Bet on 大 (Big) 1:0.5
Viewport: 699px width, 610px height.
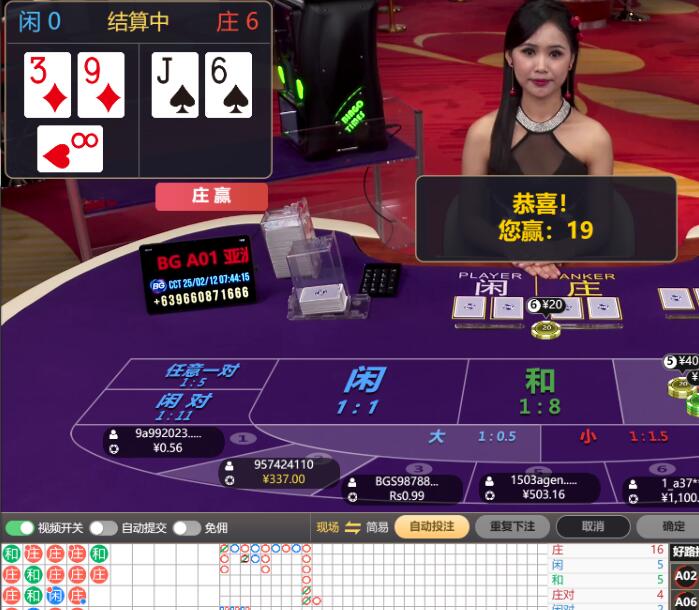pos(472,437)
